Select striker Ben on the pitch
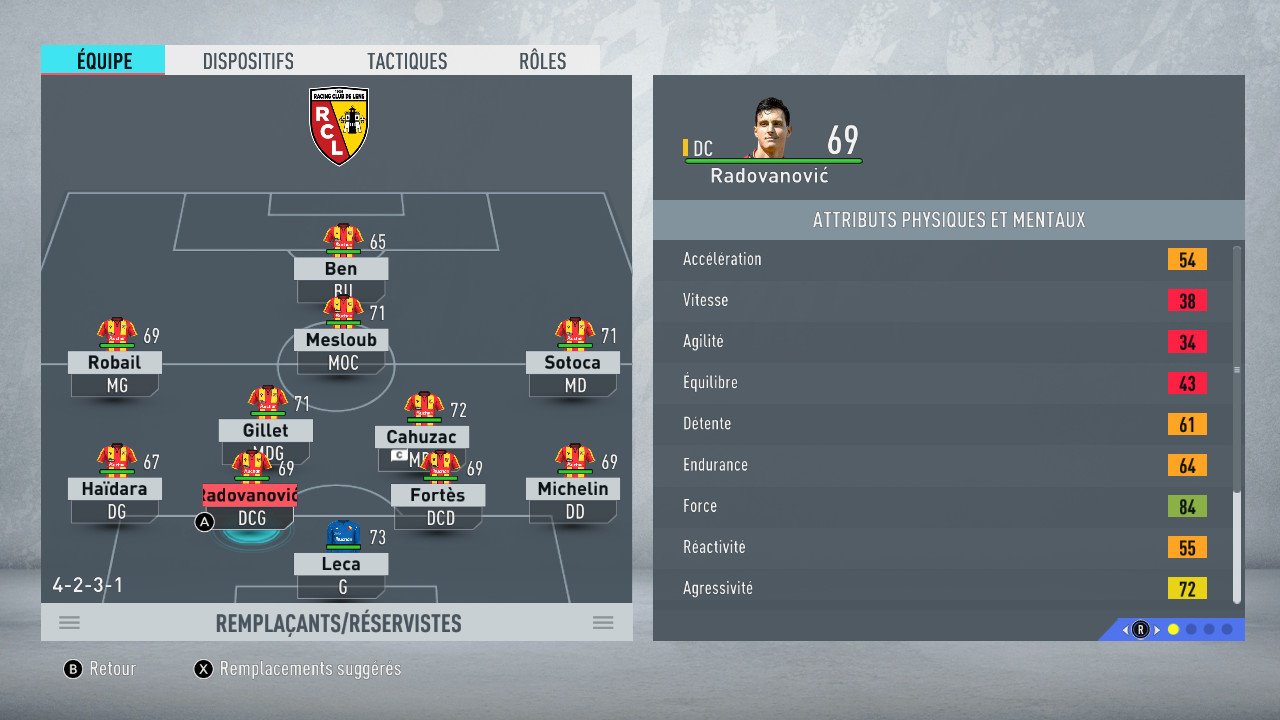 coord(341,268)
